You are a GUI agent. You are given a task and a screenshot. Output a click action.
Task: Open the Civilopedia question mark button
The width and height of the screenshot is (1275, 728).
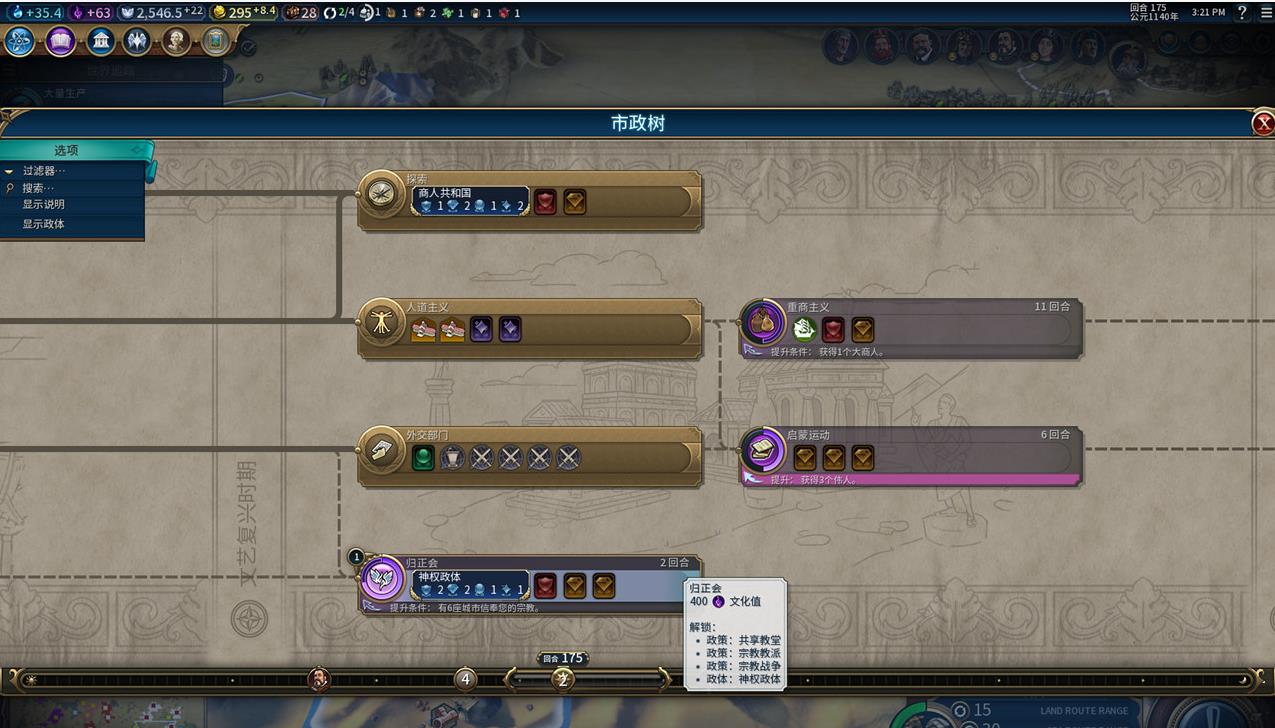(1242, 13)
